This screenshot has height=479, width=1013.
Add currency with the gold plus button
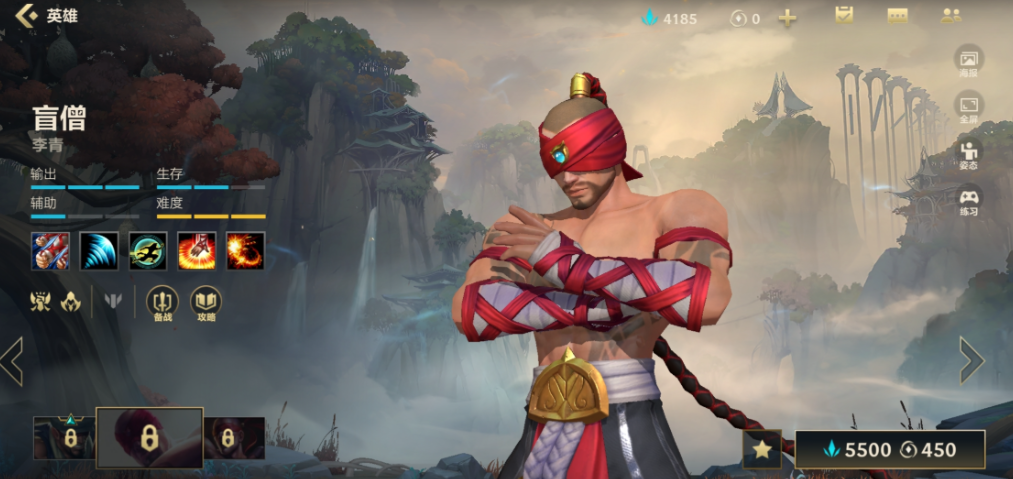788,18
